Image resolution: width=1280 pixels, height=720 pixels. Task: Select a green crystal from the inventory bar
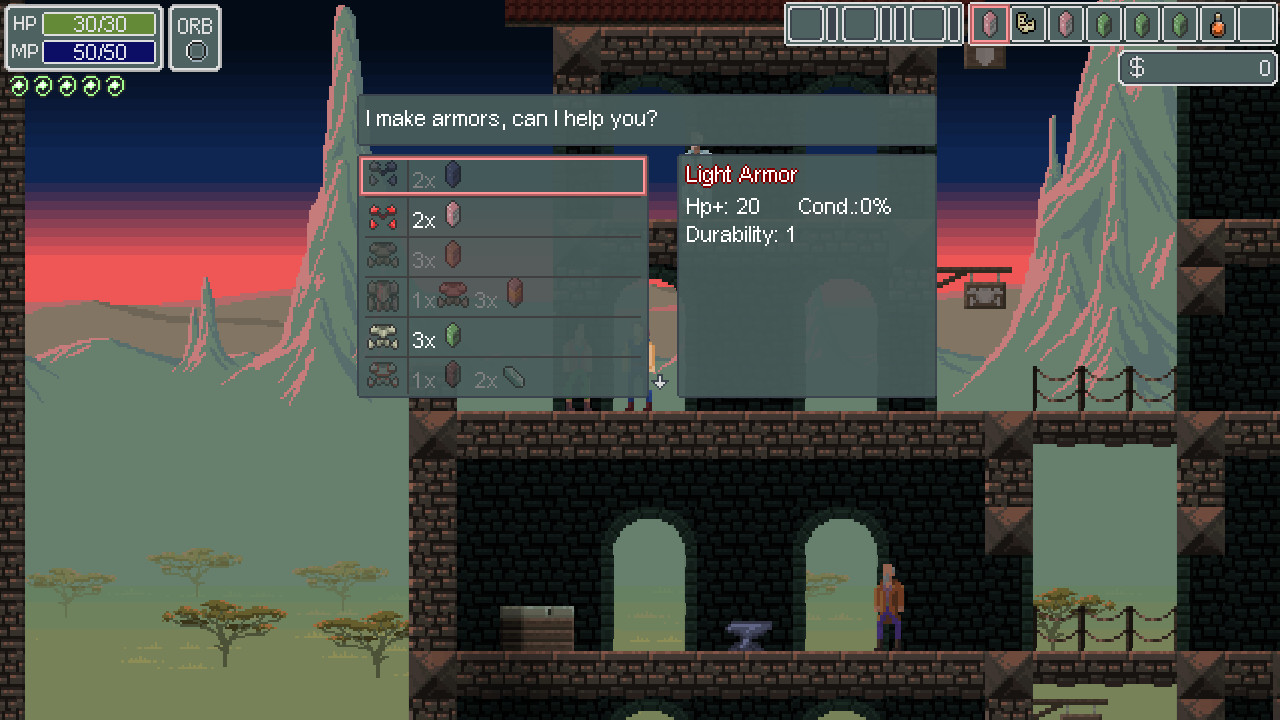(1103, 24)
